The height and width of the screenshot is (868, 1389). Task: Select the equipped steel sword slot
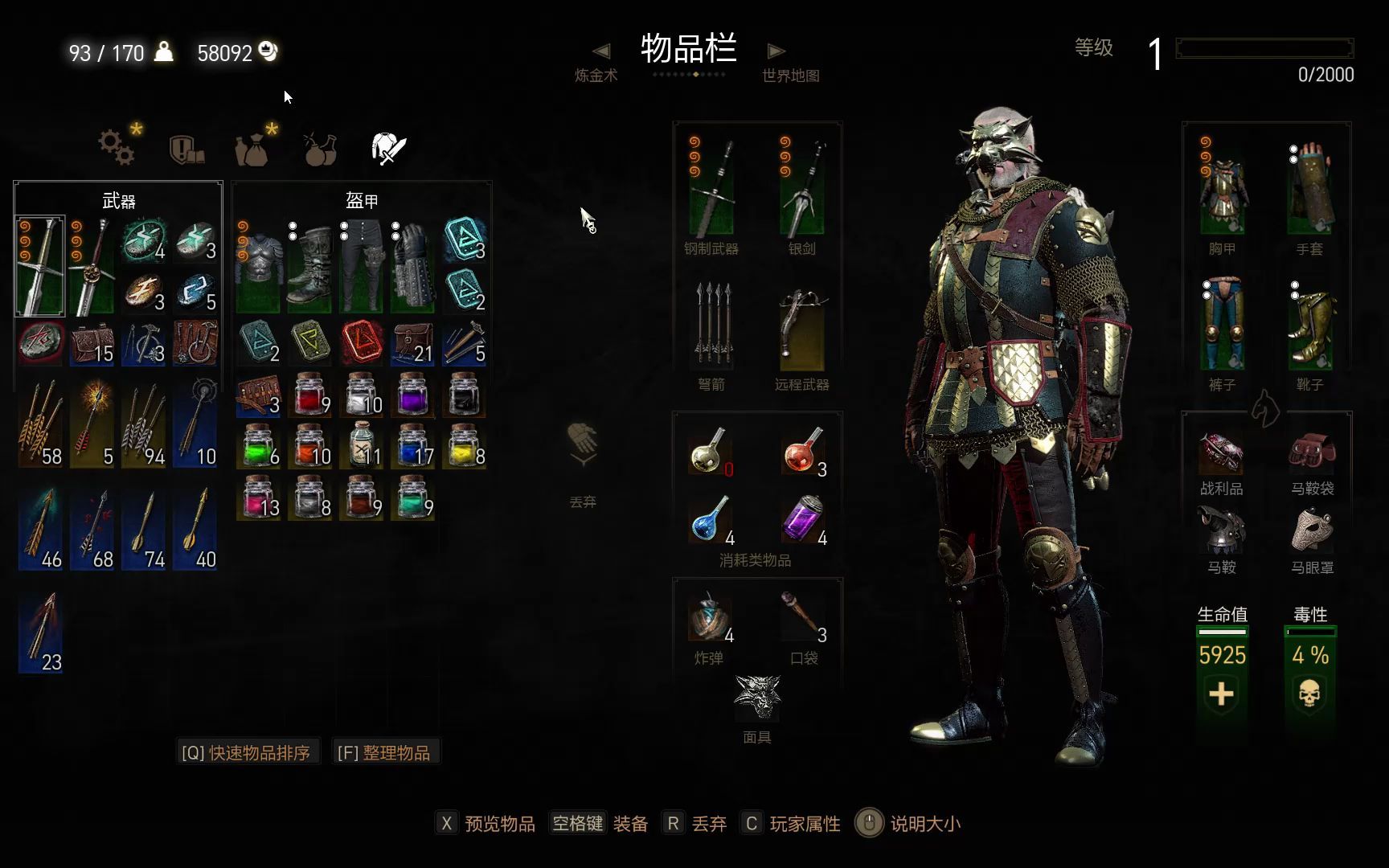pos(711,189)
